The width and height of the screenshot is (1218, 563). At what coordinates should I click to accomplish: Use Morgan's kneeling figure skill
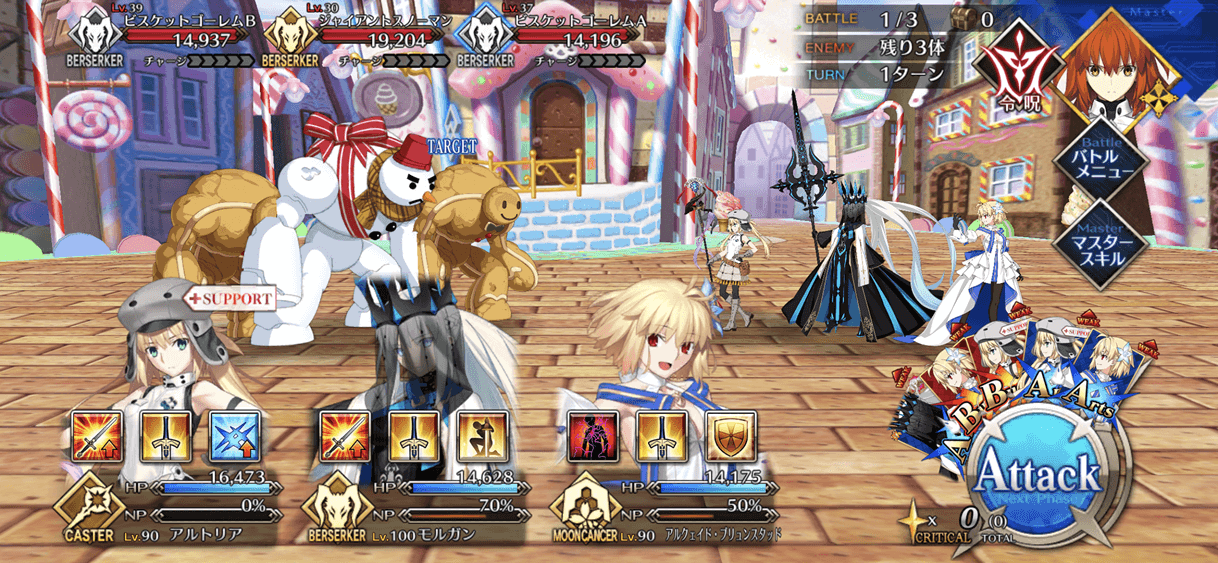[482, 435]
